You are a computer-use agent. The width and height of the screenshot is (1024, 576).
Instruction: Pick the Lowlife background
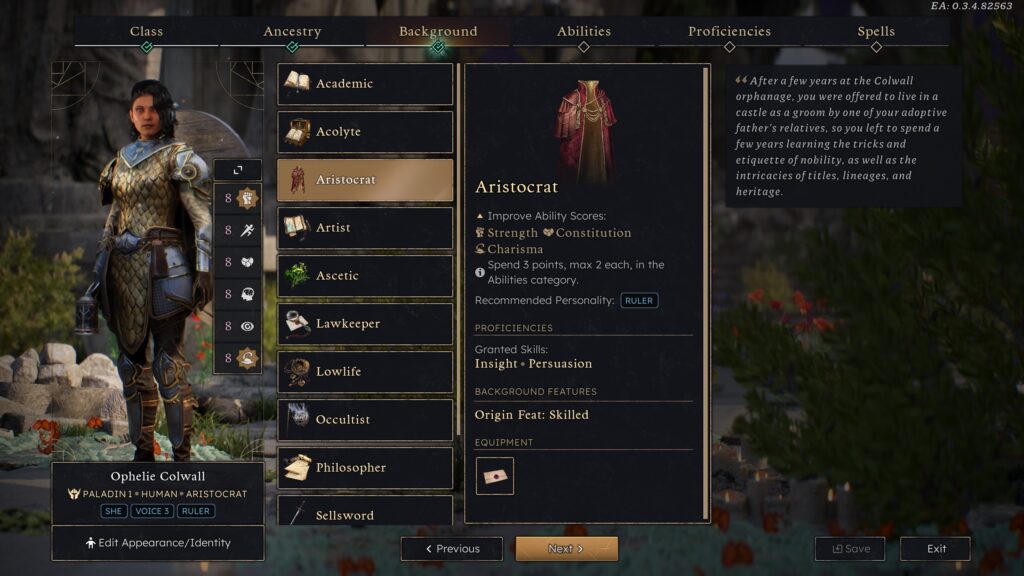click(x=365, y=372)
